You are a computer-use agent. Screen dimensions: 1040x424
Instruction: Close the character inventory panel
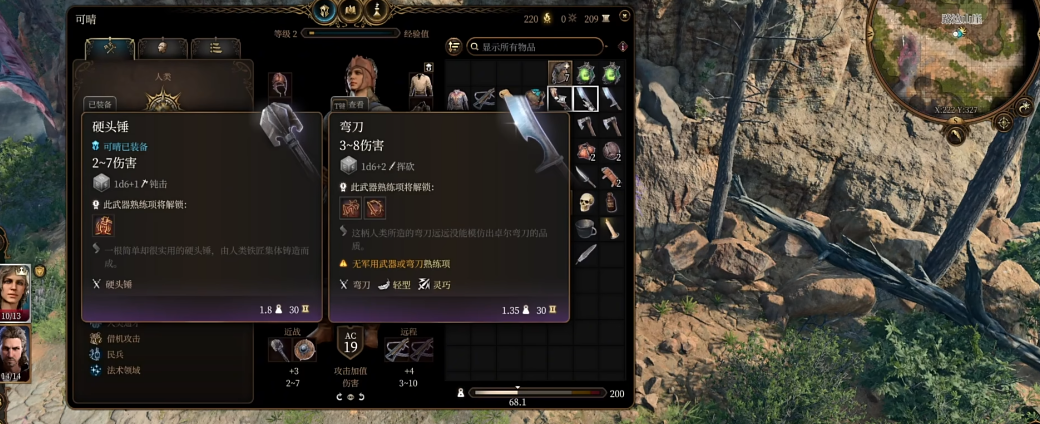(625, 16)
